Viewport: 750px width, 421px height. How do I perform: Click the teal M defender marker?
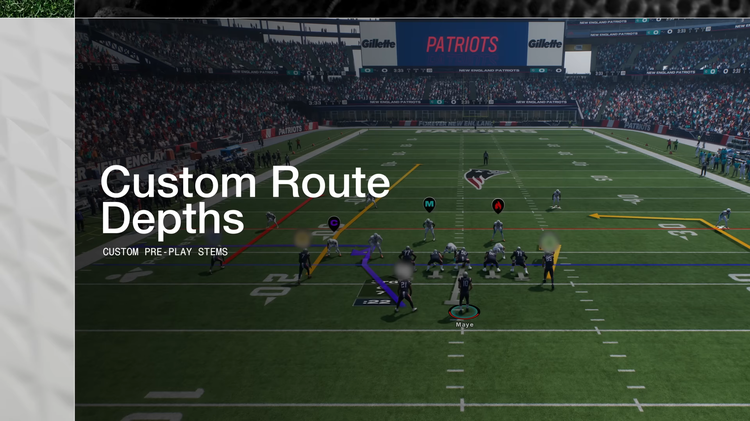click(429, 204)
